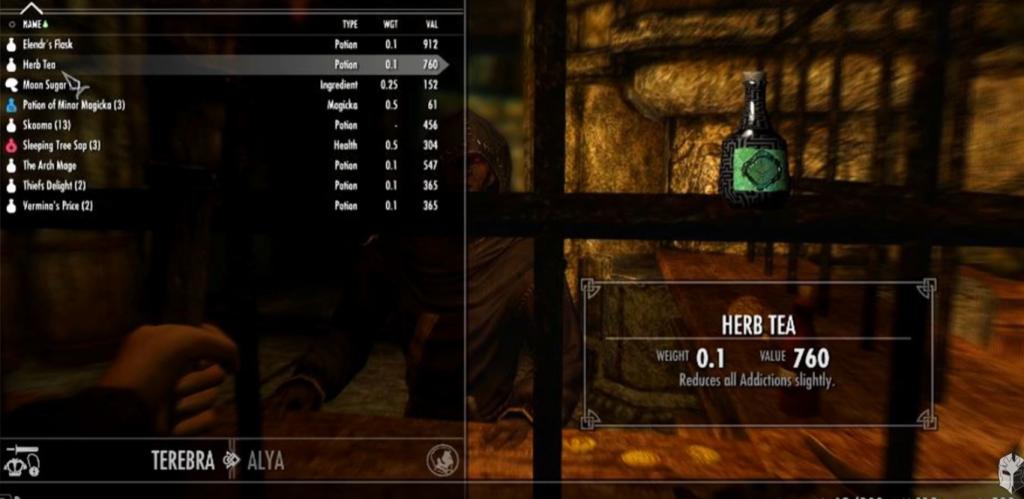Select Elendr's Flask in the item list
The width and height of the screenshot is (1024, 499).
pos(48,45)
